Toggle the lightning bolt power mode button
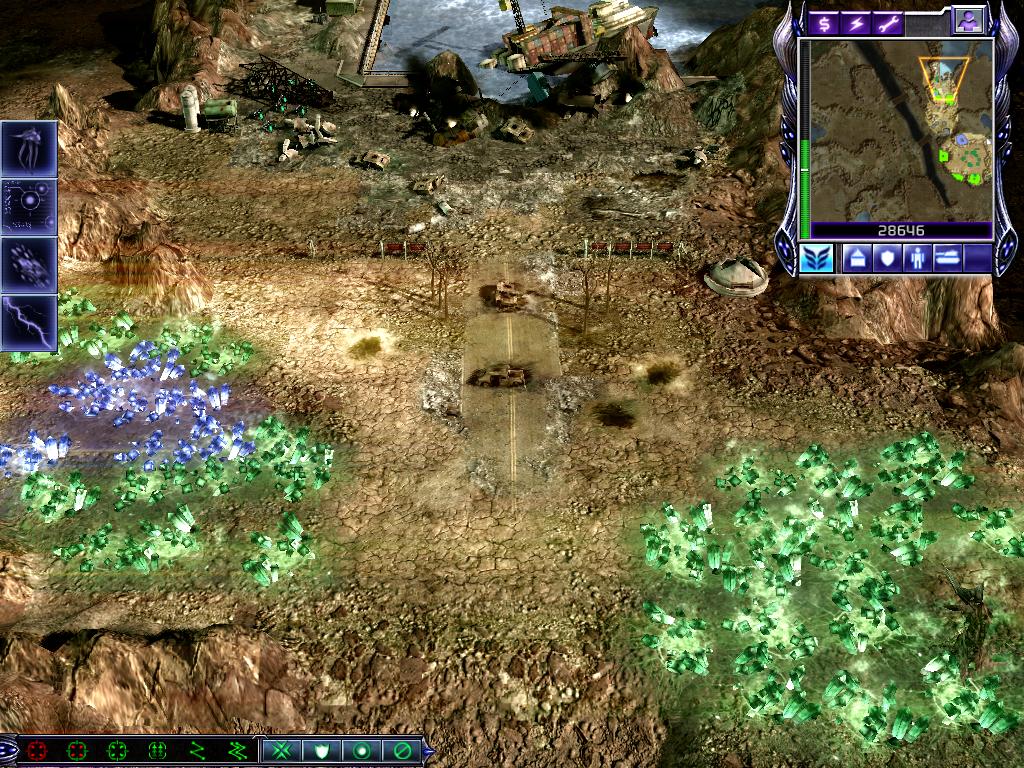1024x768 pixels. 855,23
